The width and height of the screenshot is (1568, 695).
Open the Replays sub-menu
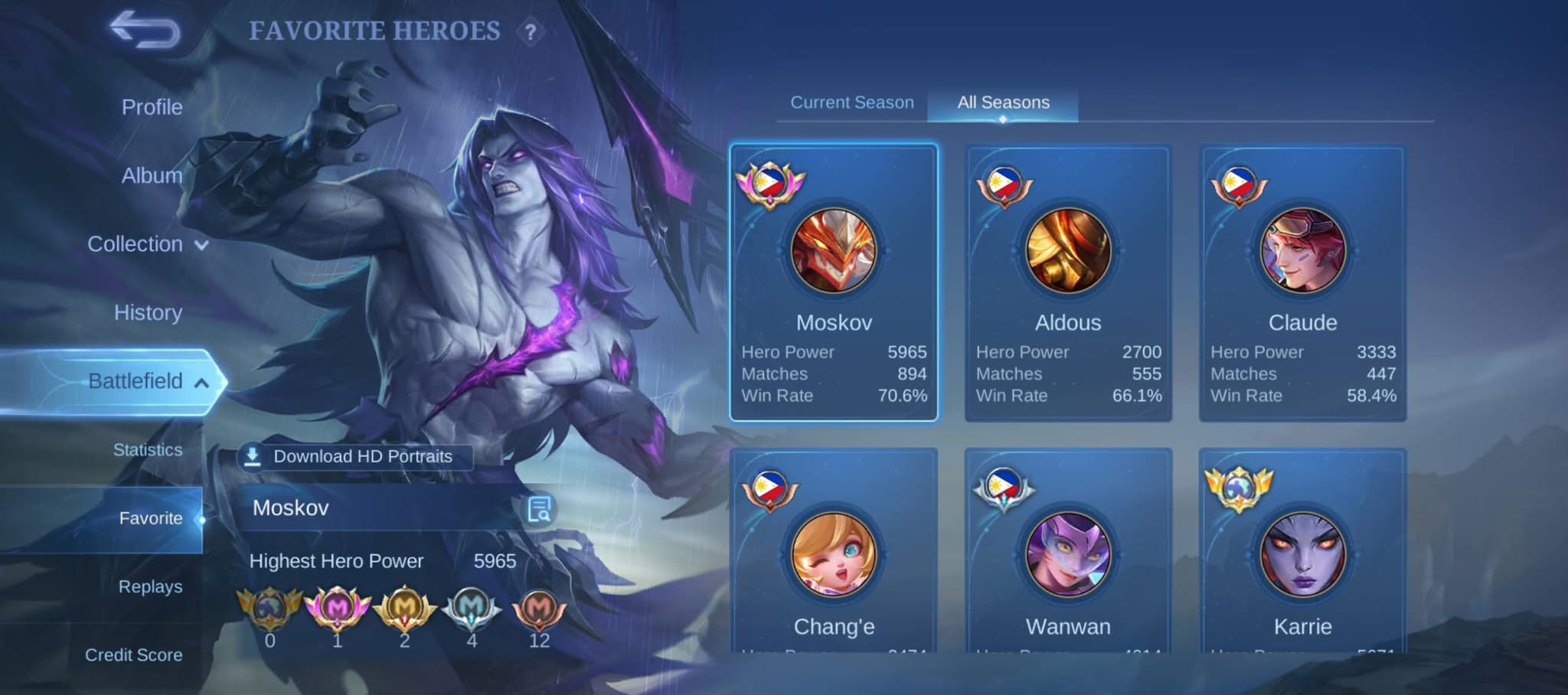pyautogui.click(x=150, y=587)
